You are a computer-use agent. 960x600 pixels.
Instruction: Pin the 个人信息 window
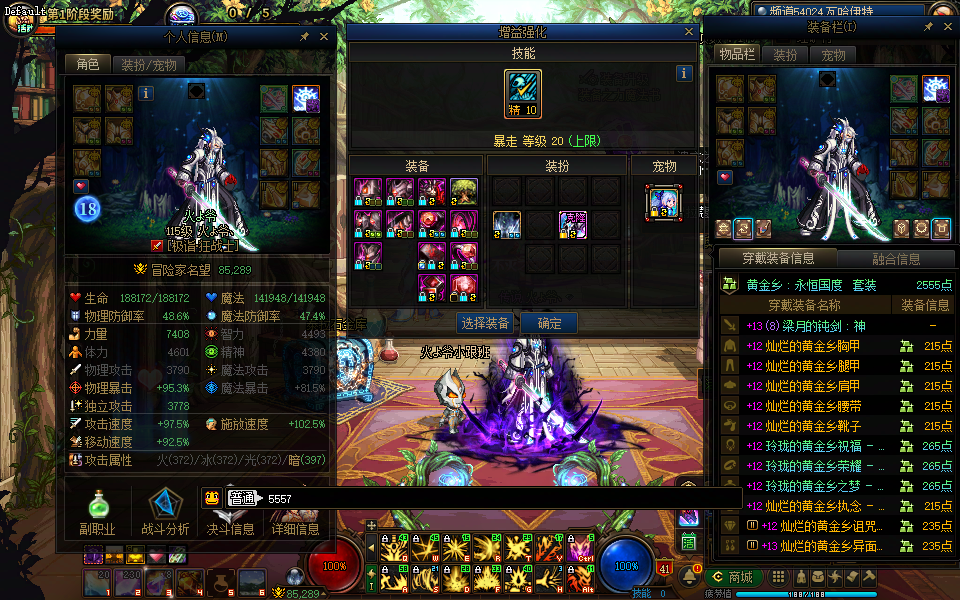304,36
